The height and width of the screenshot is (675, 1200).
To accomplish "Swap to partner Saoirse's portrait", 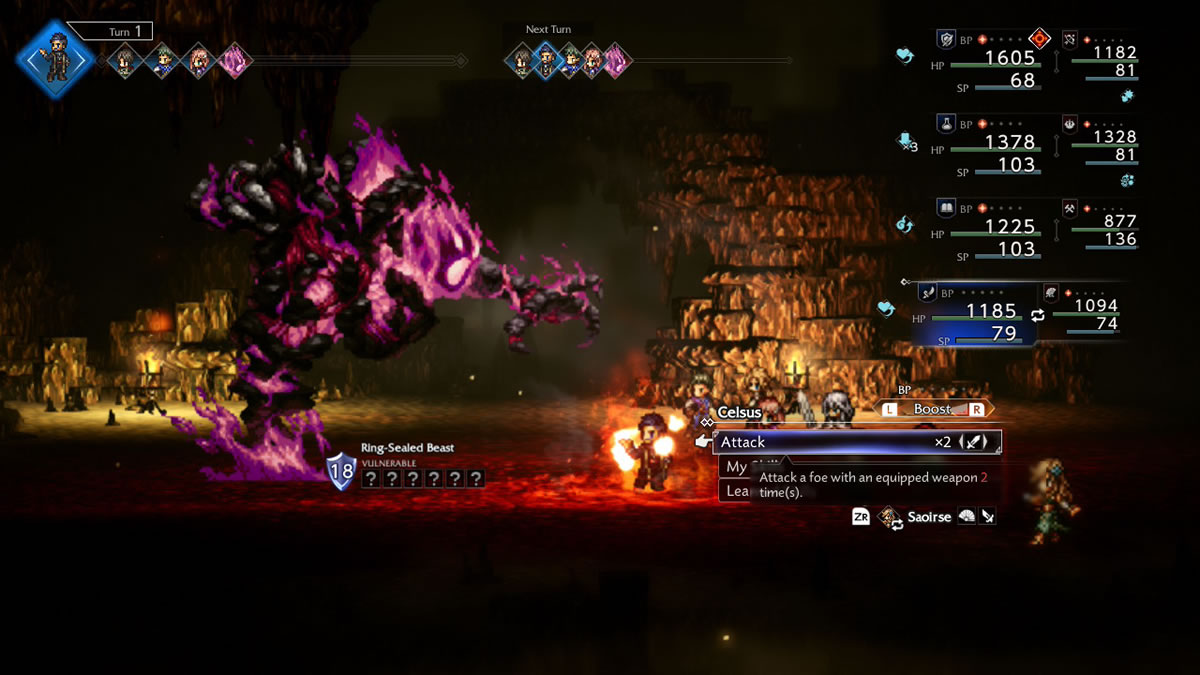I will (888, 517).
